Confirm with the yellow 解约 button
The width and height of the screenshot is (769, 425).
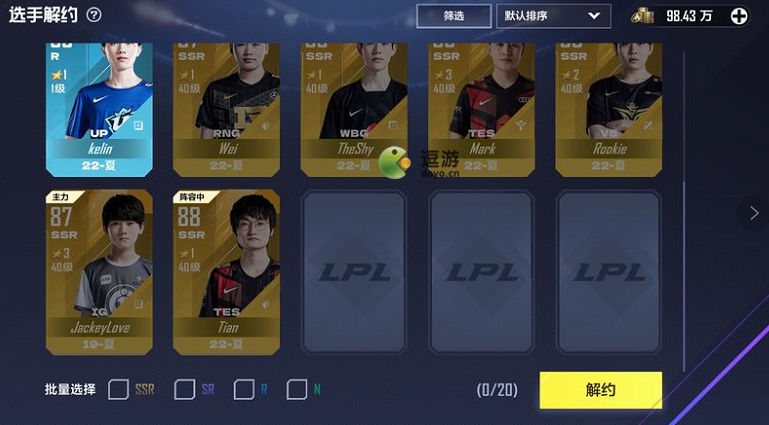600,389
